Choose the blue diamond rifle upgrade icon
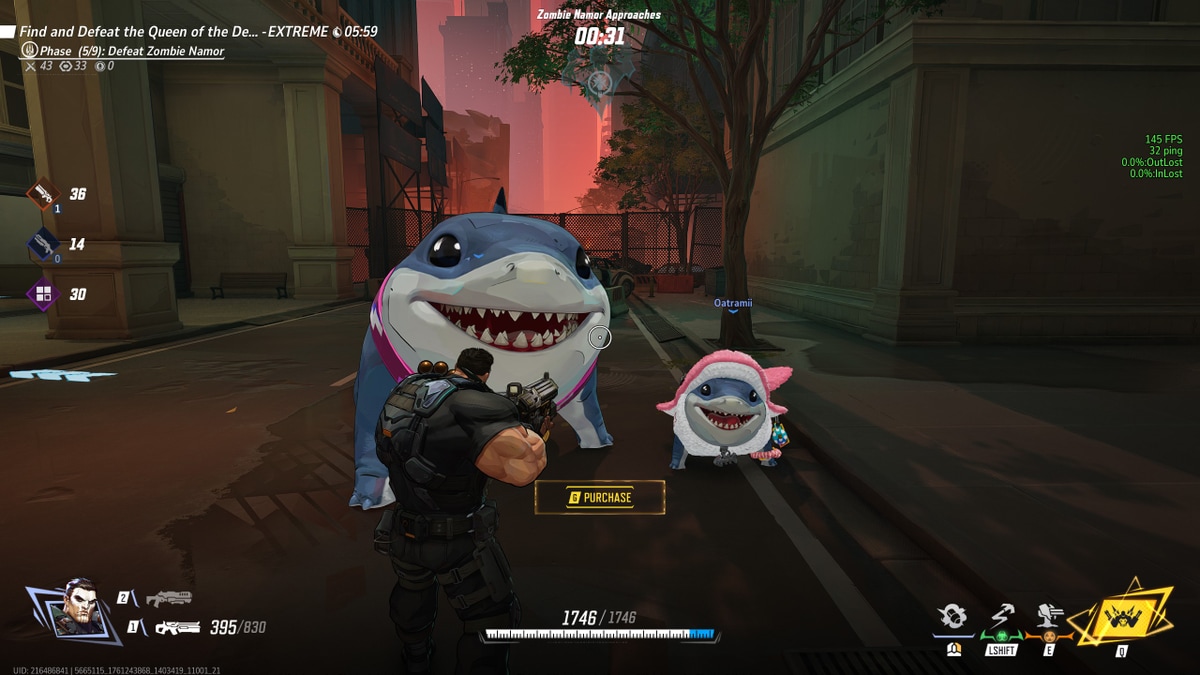This screenshot has height=675, width=1200. coord(44,244)
